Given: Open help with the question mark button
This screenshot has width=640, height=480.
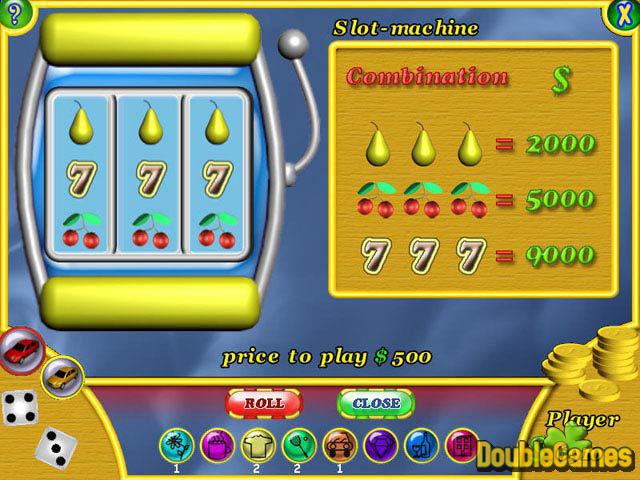Looking at the screenshot, I should [x=14, y=14].
